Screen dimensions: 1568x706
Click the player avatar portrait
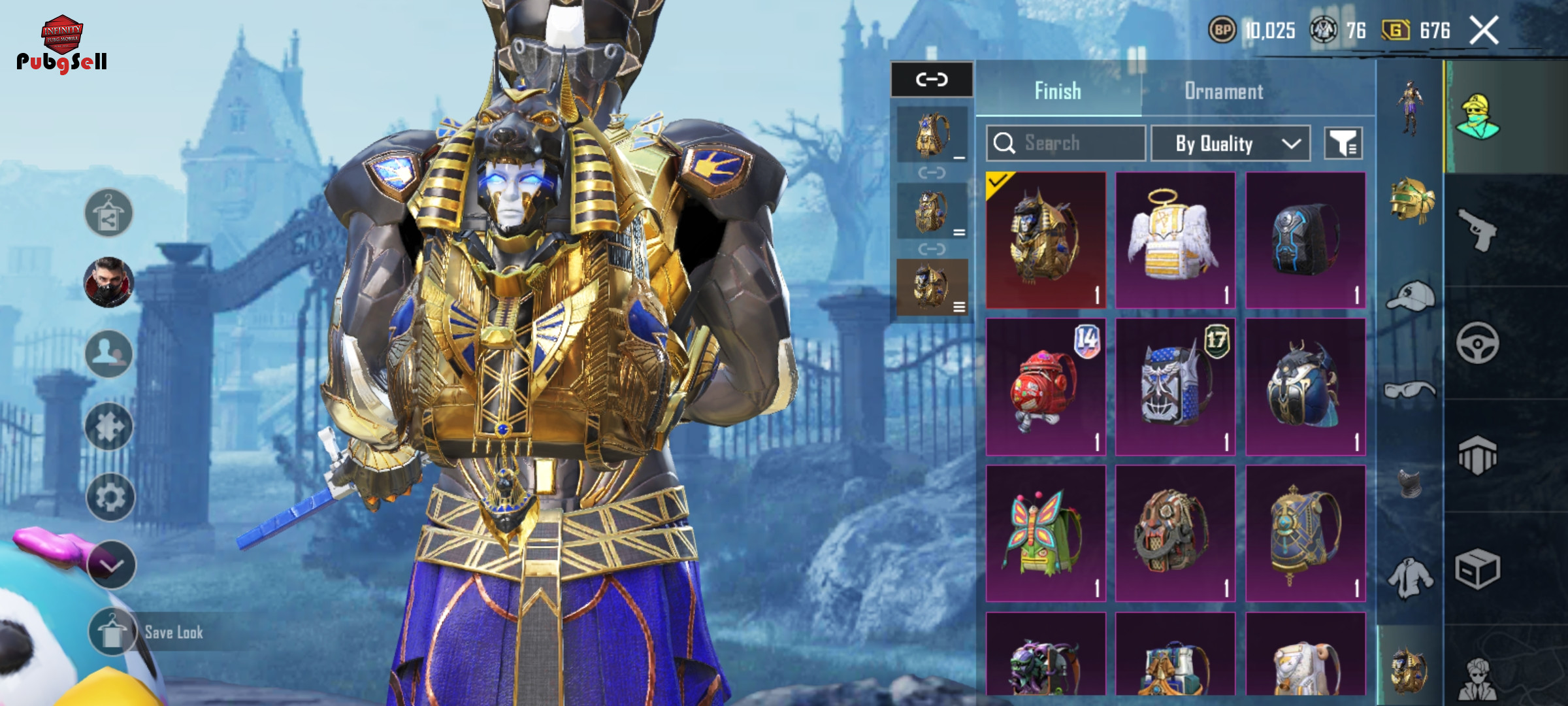tap(109, 282)
